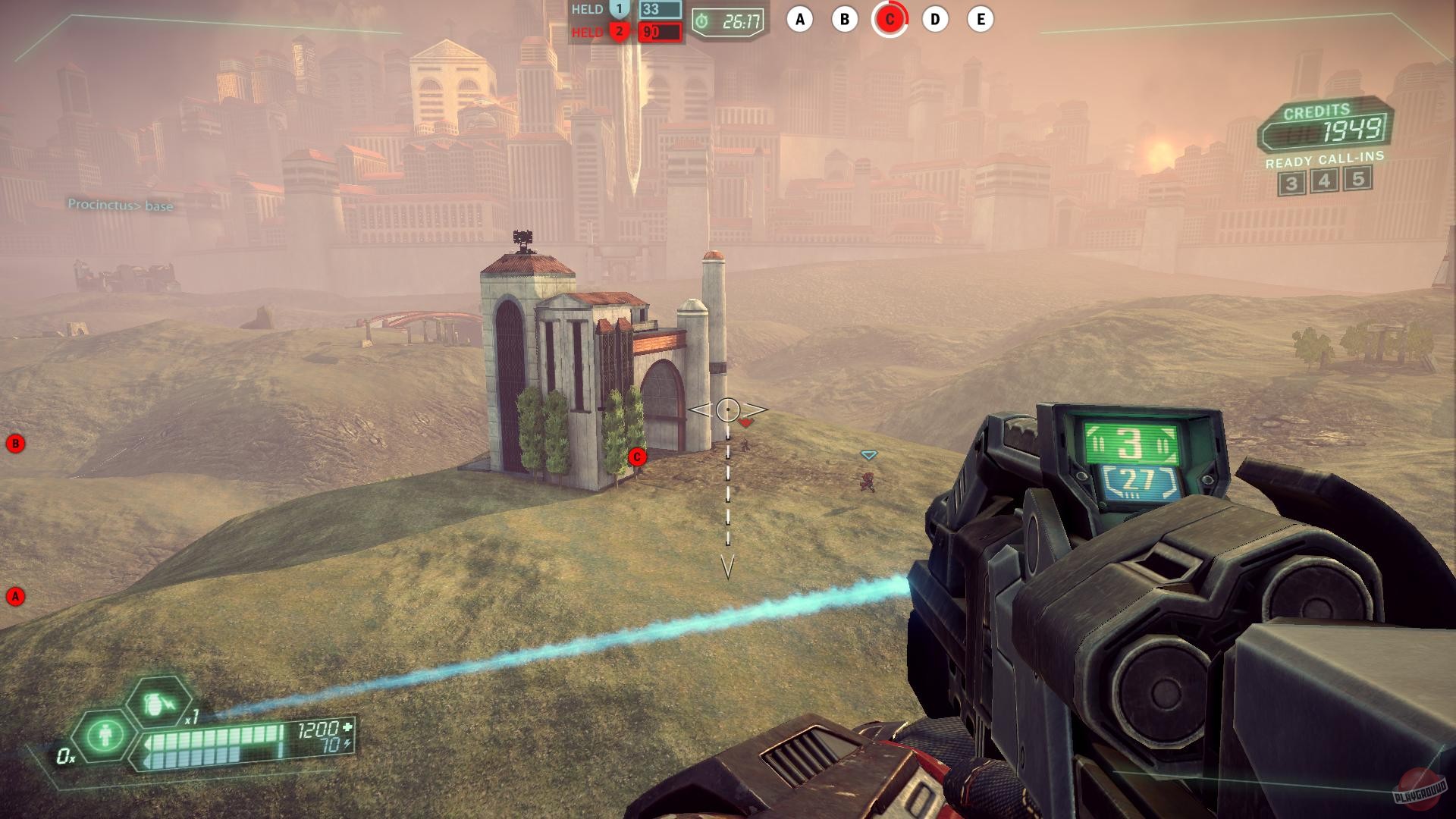The image size is (1456, 819).
Task: Click the green health bar gauge
Action: click(x=220, y=734)
